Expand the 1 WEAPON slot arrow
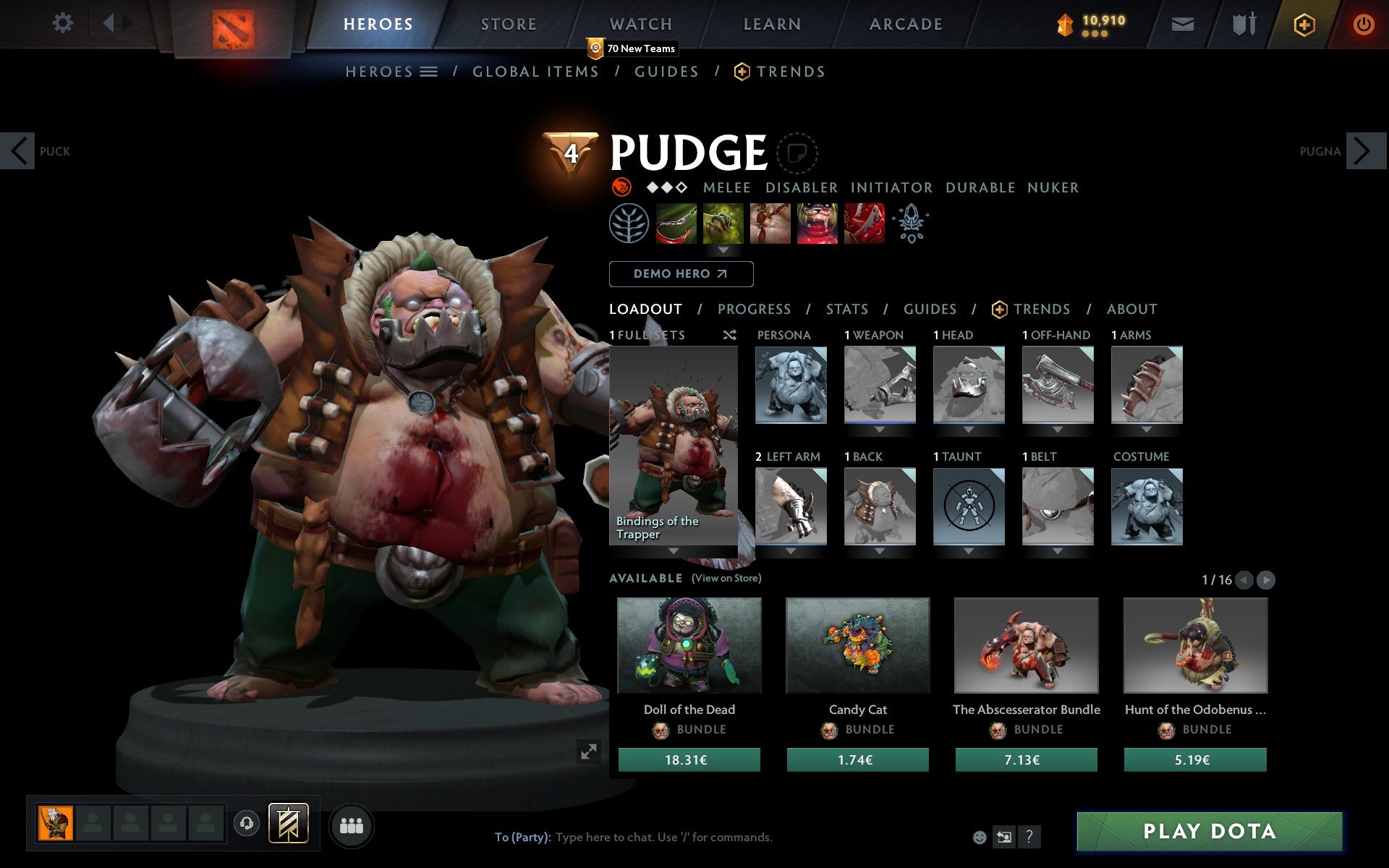Screen dimensions: 1389x868 (x=880, y=429)
